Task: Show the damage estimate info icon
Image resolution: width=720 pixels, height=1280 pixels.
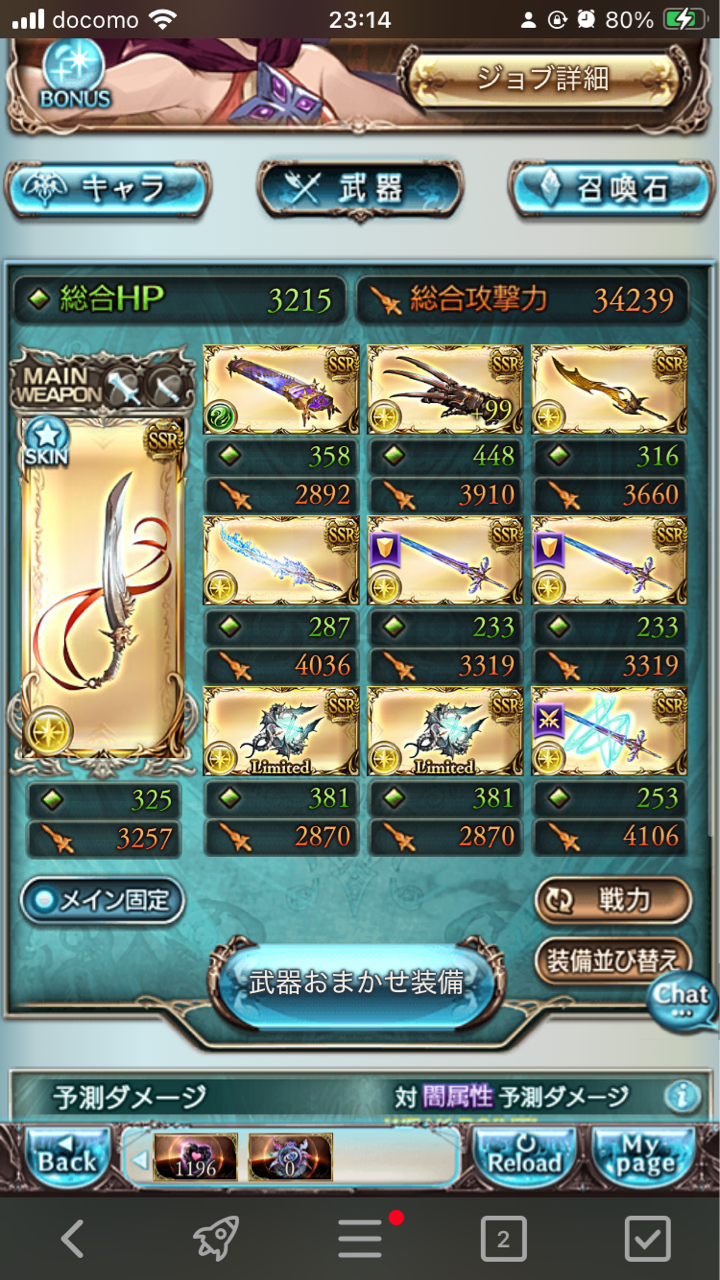Action: click(682, 1097)
